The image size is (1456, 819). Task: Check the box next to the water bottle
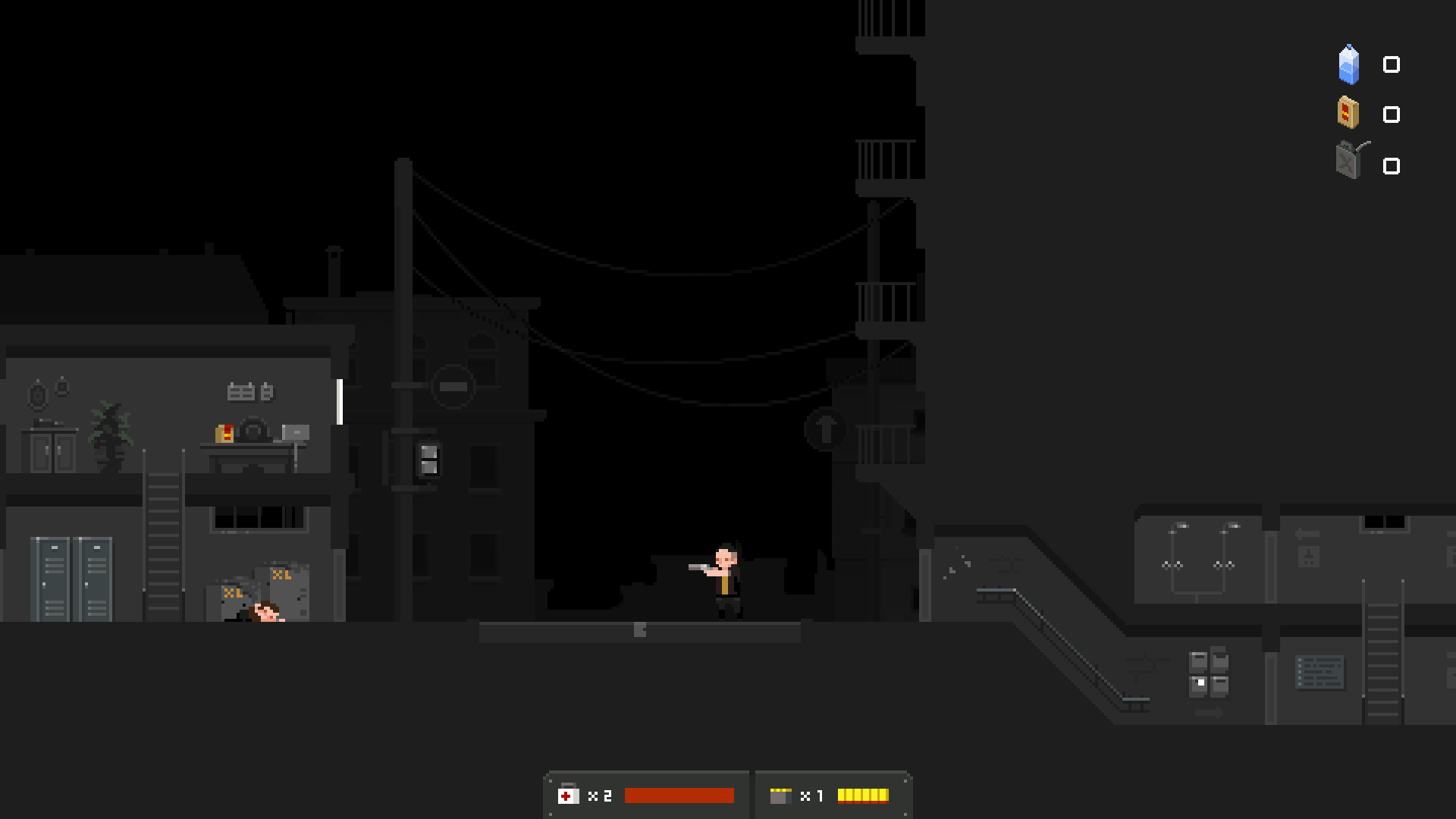[1391, 65]
